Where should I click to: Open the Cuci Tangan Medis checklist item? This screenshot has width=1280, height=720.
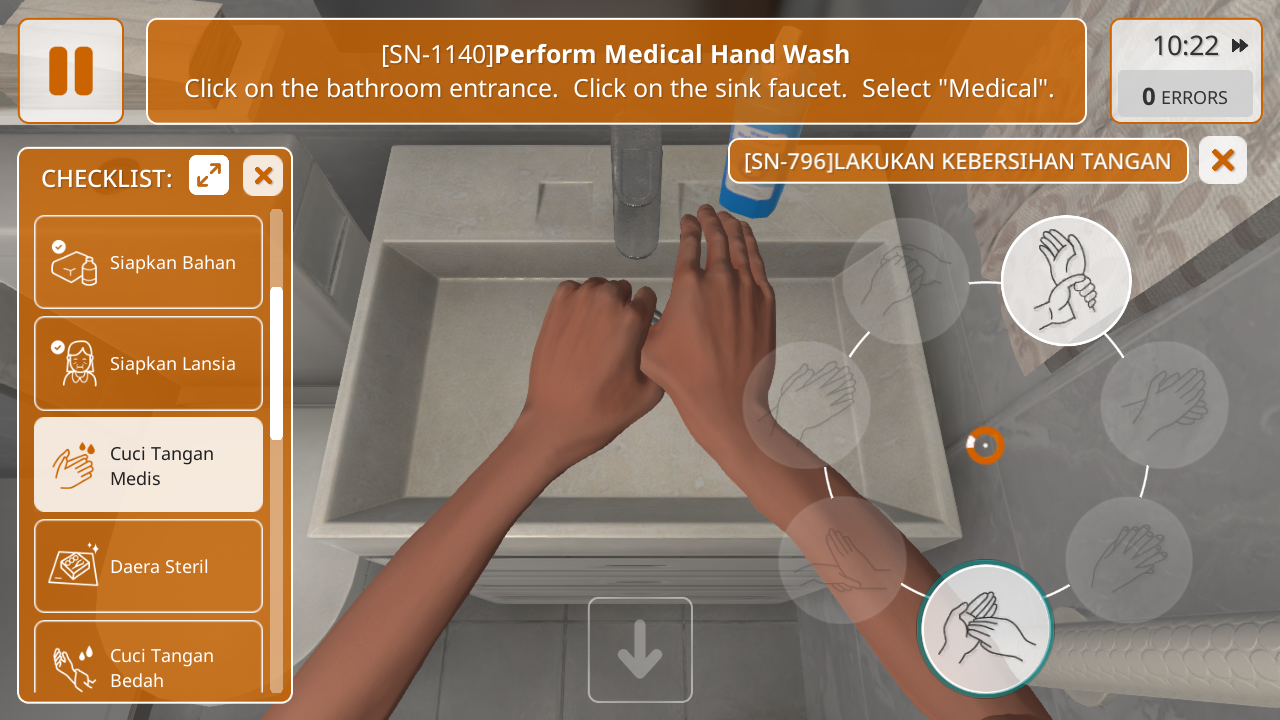click(148, 465)
